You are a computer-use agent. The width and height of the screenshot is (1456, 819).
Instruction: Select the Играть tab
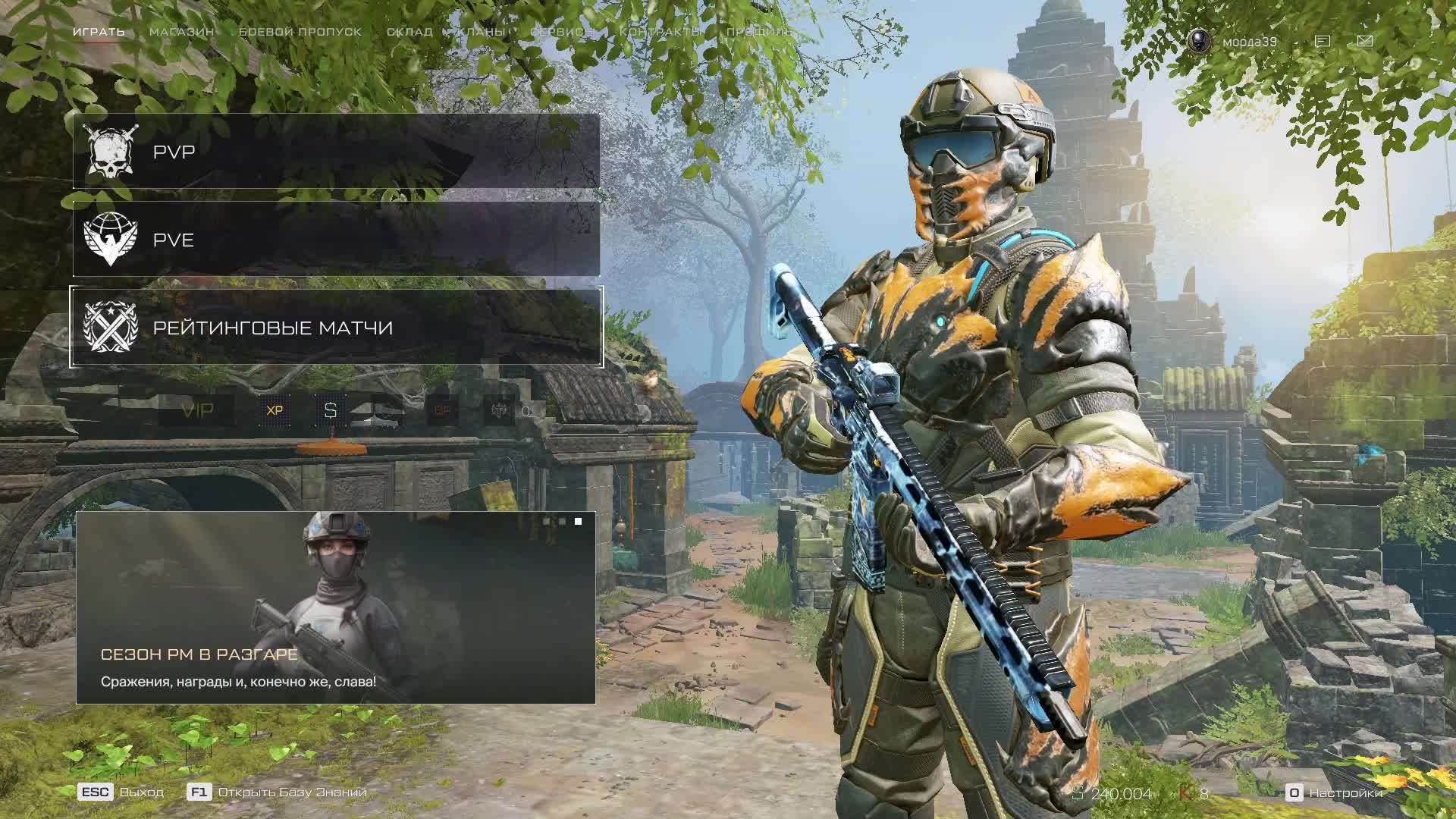99,32
